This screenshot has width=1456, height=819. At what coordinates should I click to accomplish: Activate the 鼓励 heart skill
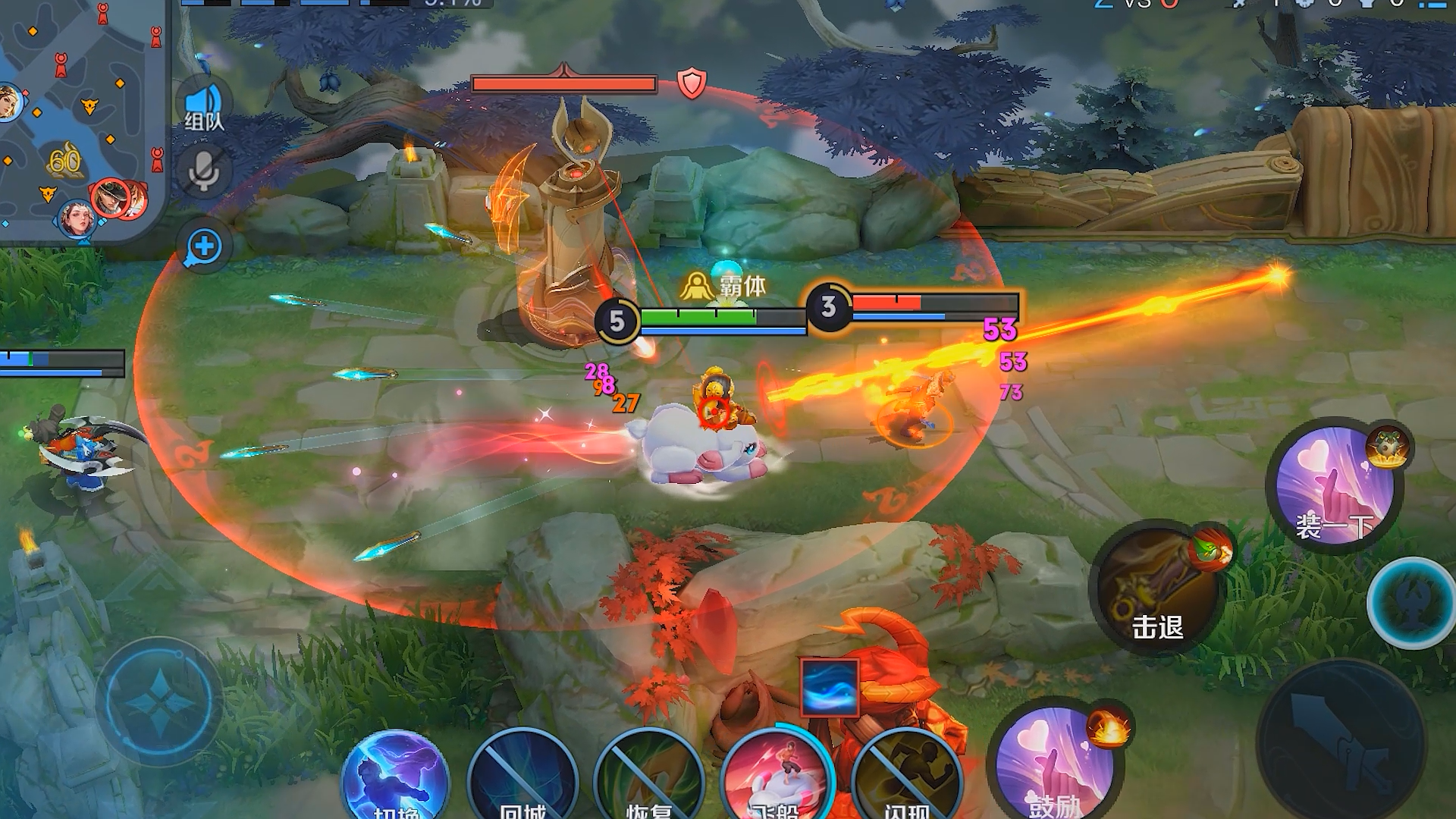pos(1055,767)
